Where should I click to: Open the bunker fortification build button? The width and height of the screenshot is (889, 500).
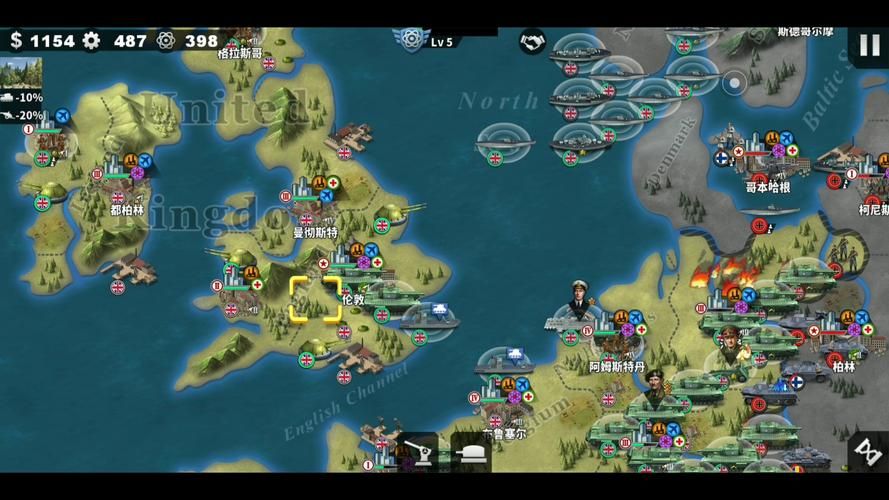click(x=470, y=453)
